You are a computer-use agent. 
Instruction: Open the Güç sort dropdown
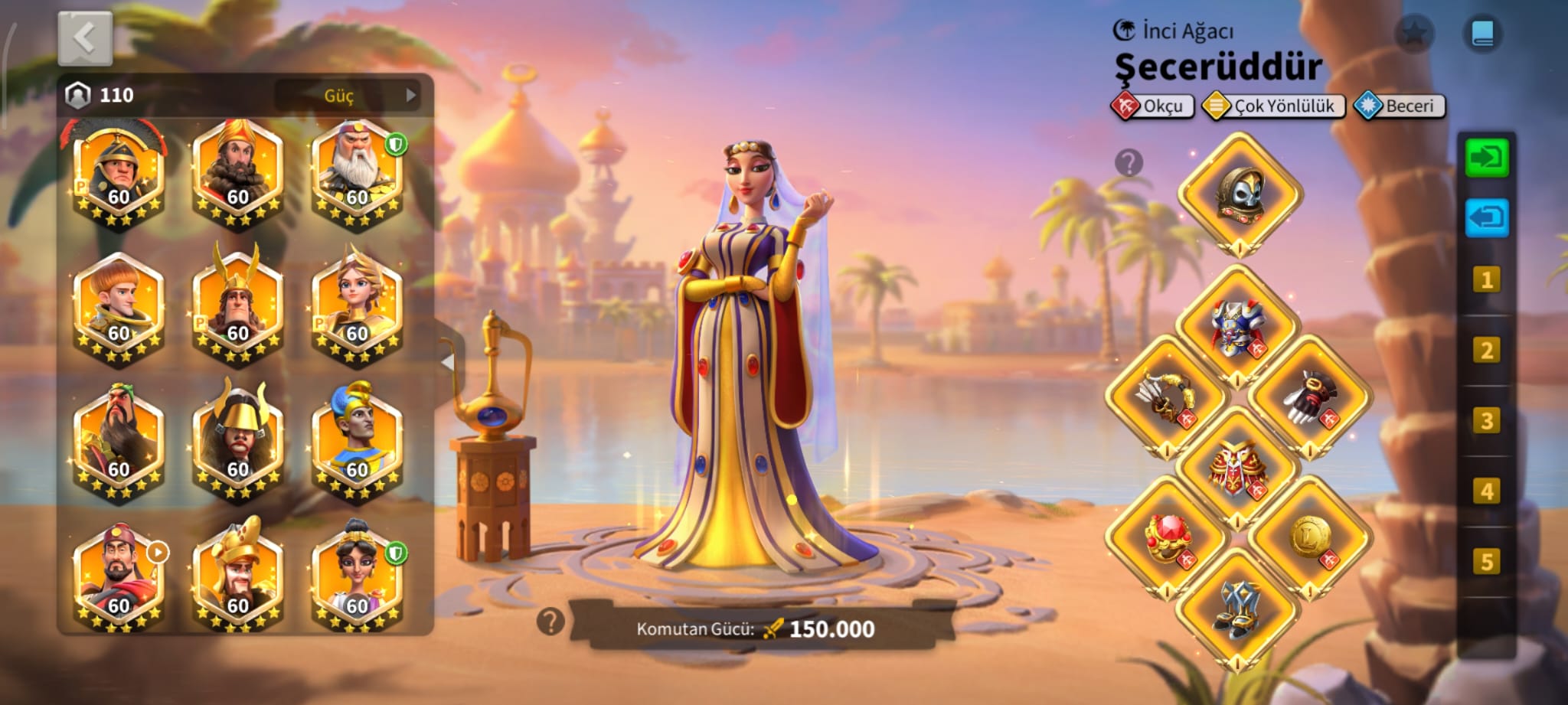pyautogui.click(x=348, y=96)
